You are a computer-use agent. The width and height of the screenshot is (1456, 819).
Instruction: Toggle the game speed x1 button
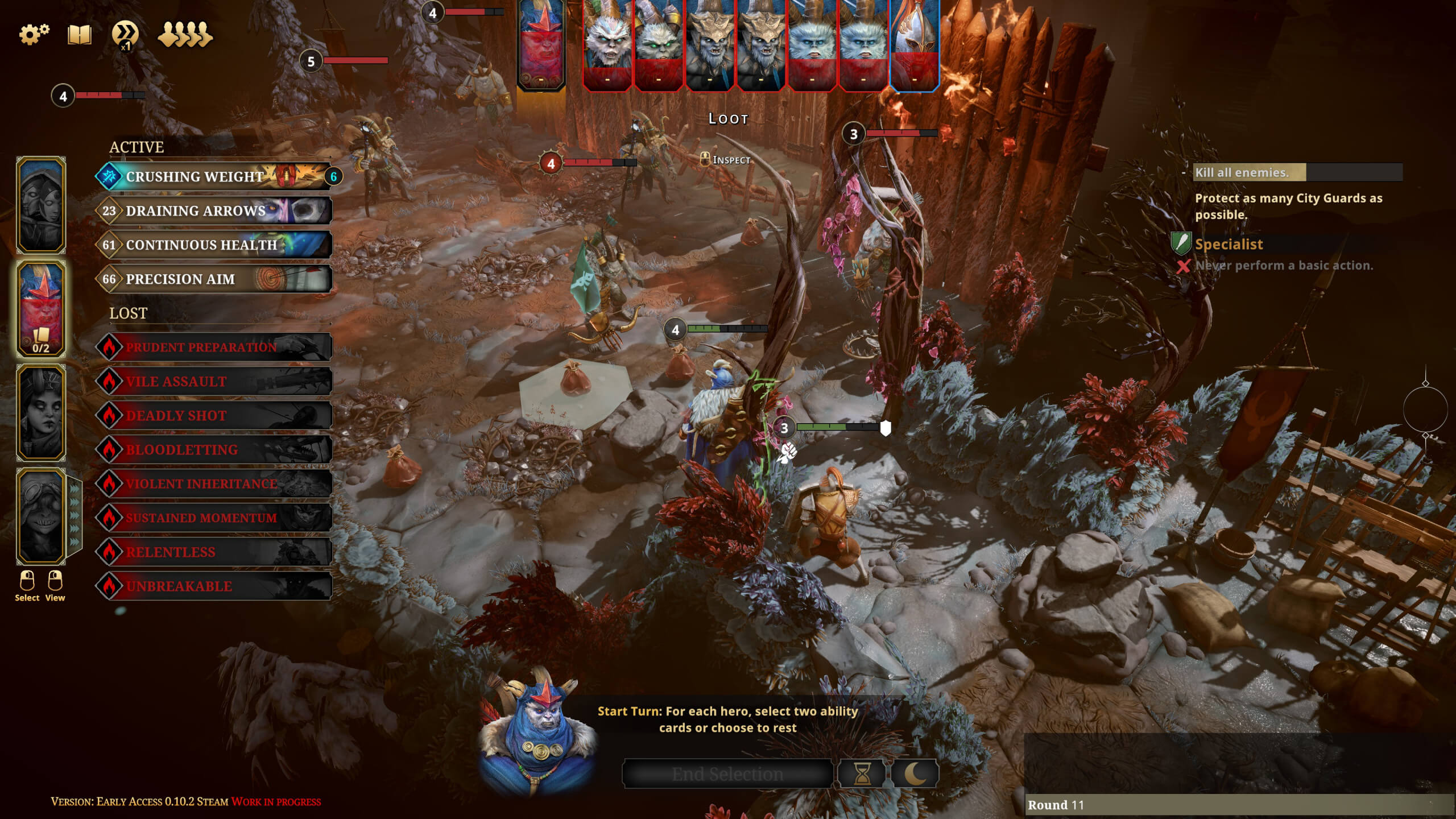(x=125, y=34)
